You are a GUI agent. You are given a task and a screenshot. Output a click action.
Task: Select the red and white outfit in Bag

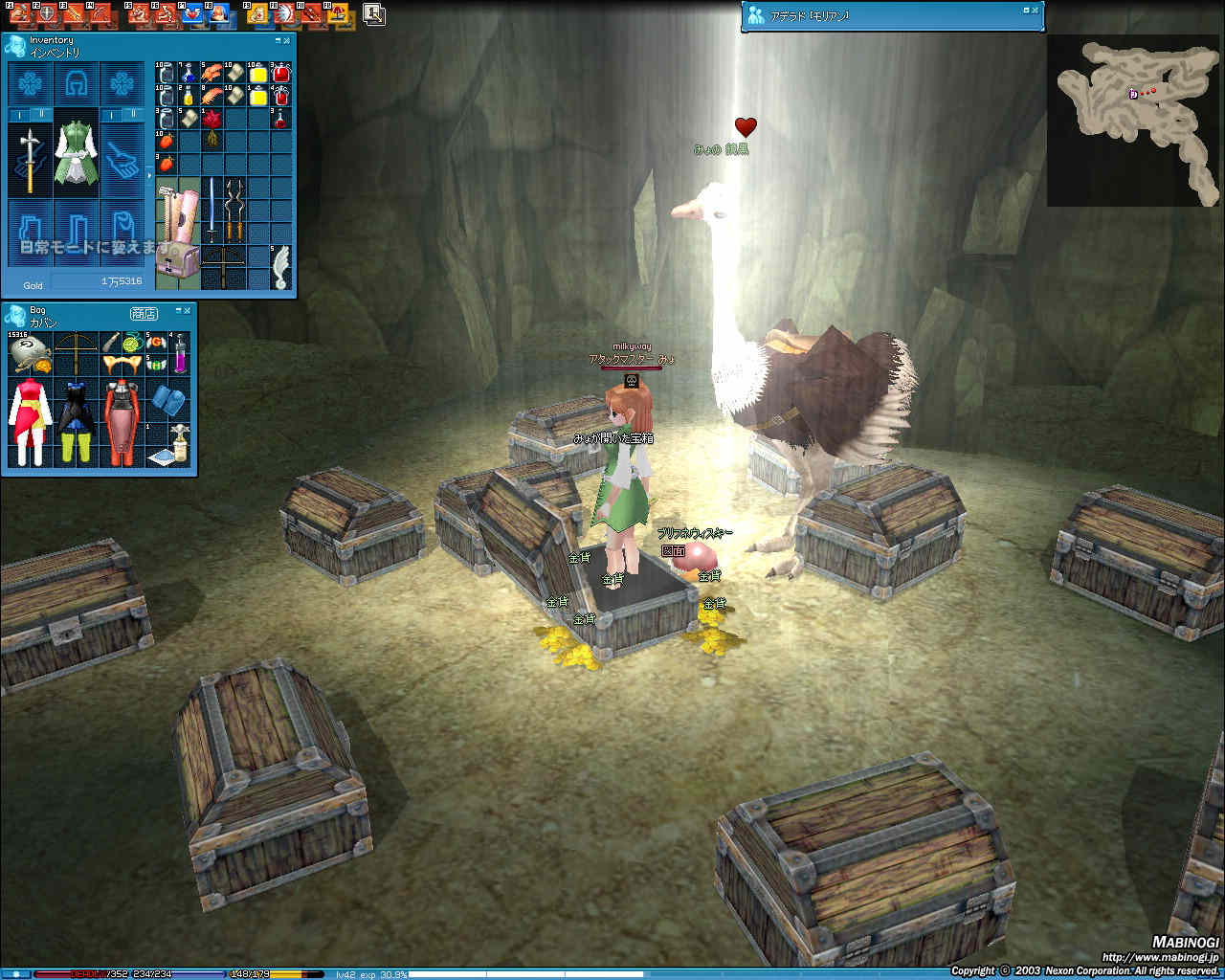click(29, 421)
